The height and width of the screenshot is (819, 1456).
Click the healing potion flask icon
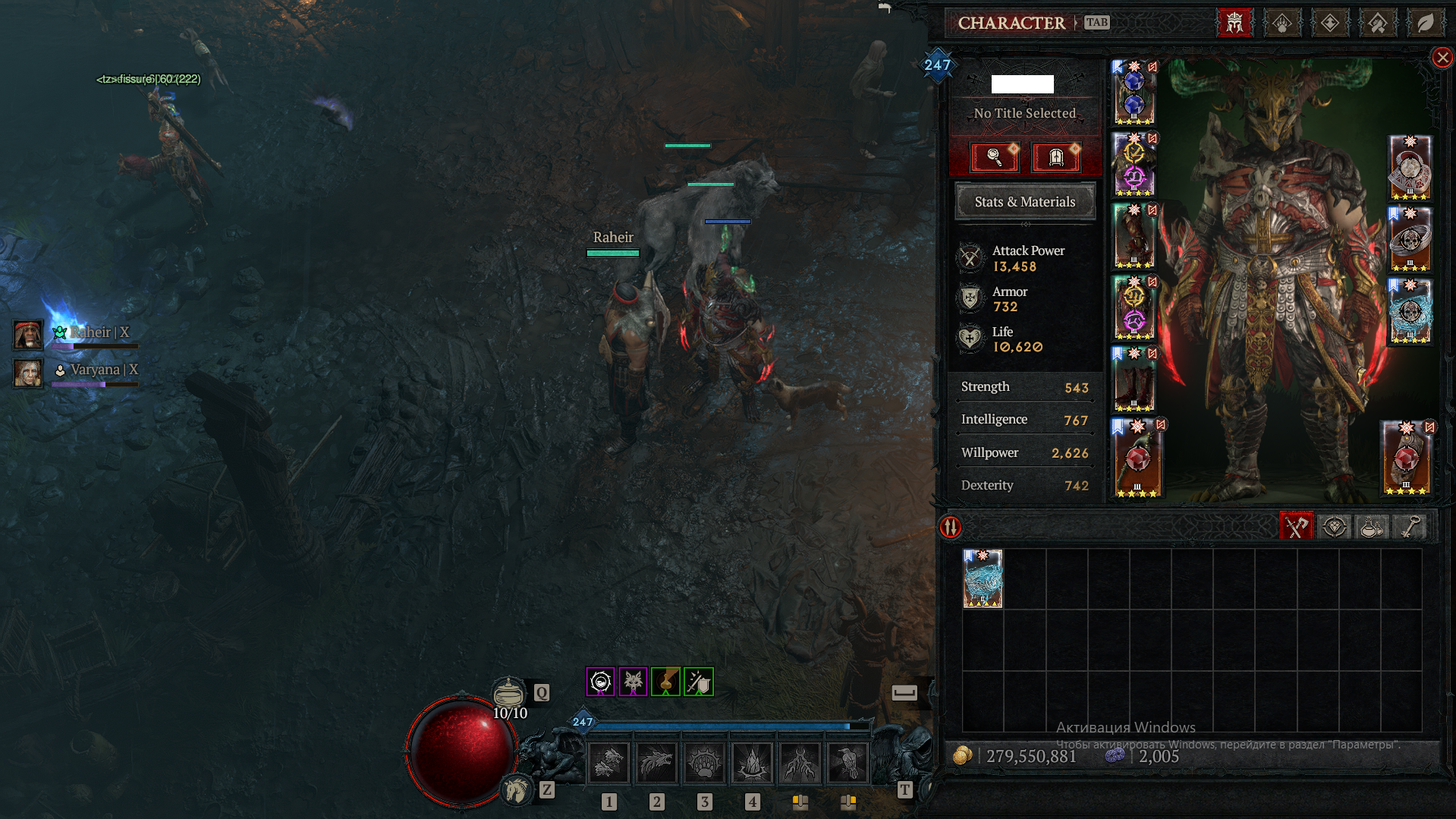[508, 692]
